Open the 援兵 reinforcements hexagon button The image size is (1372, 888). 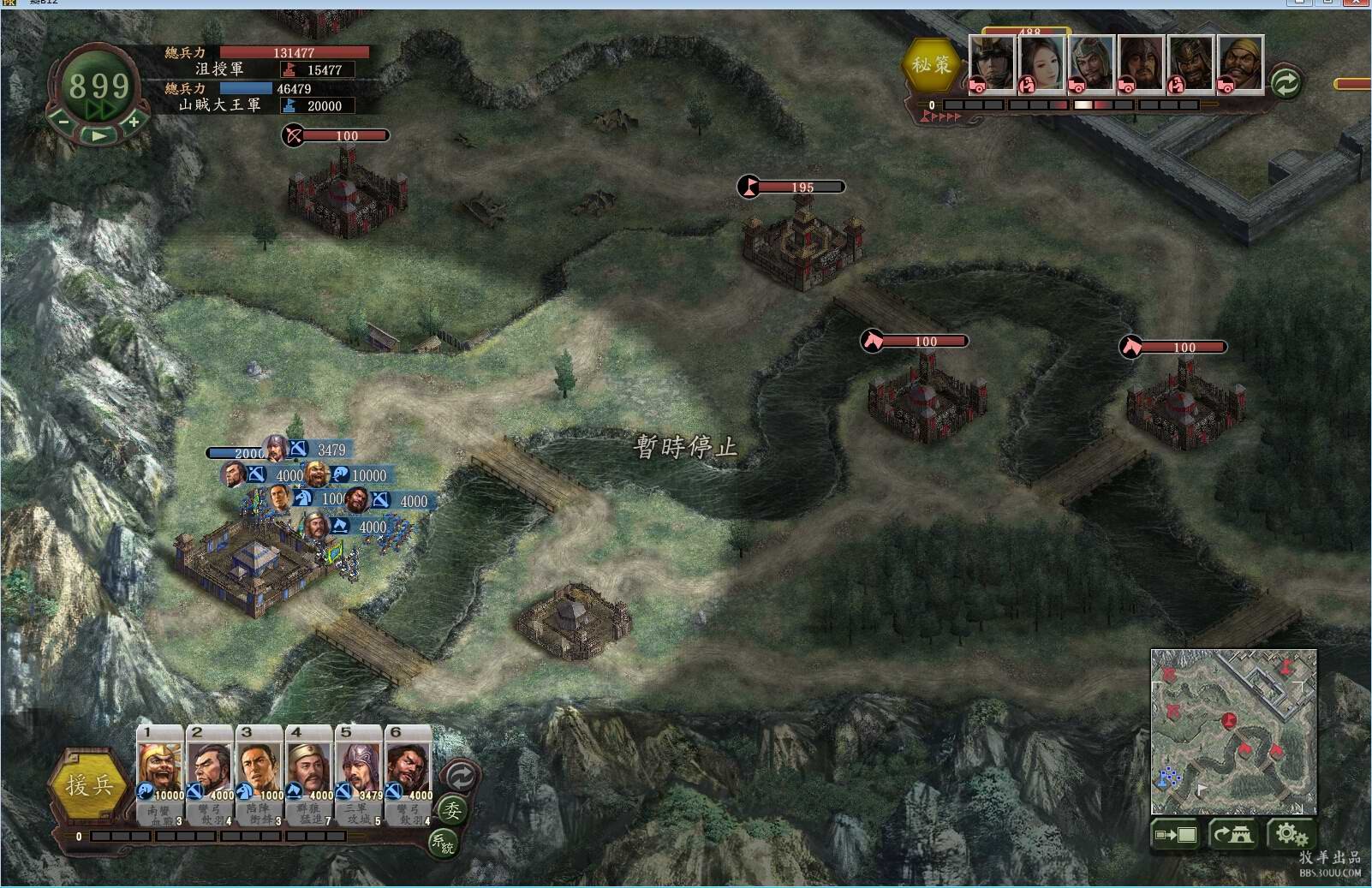(89, 784)
